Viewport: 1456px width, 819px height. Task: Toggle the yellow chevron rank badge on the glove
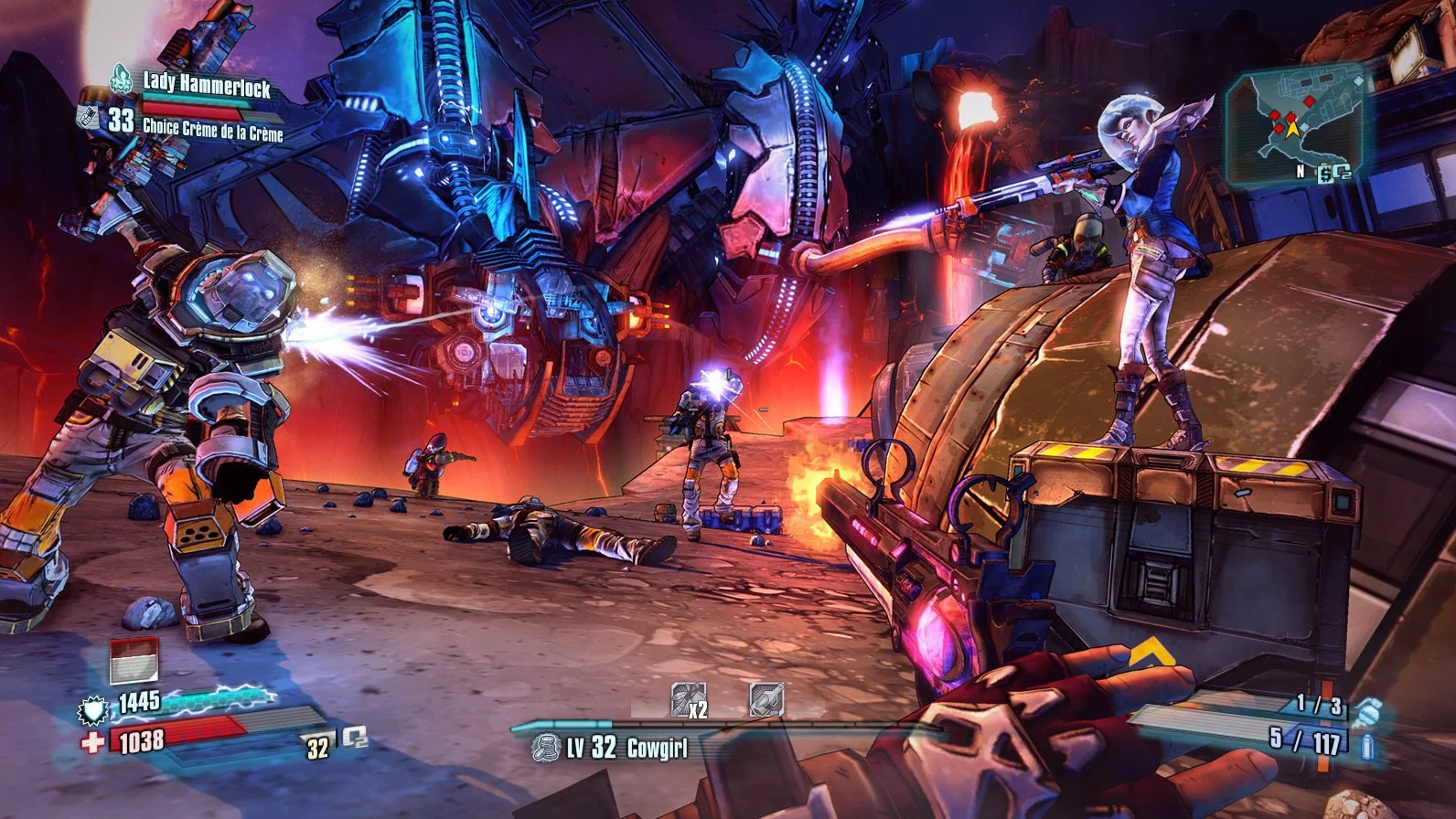pyautogui.click(x=1154, y=652)
